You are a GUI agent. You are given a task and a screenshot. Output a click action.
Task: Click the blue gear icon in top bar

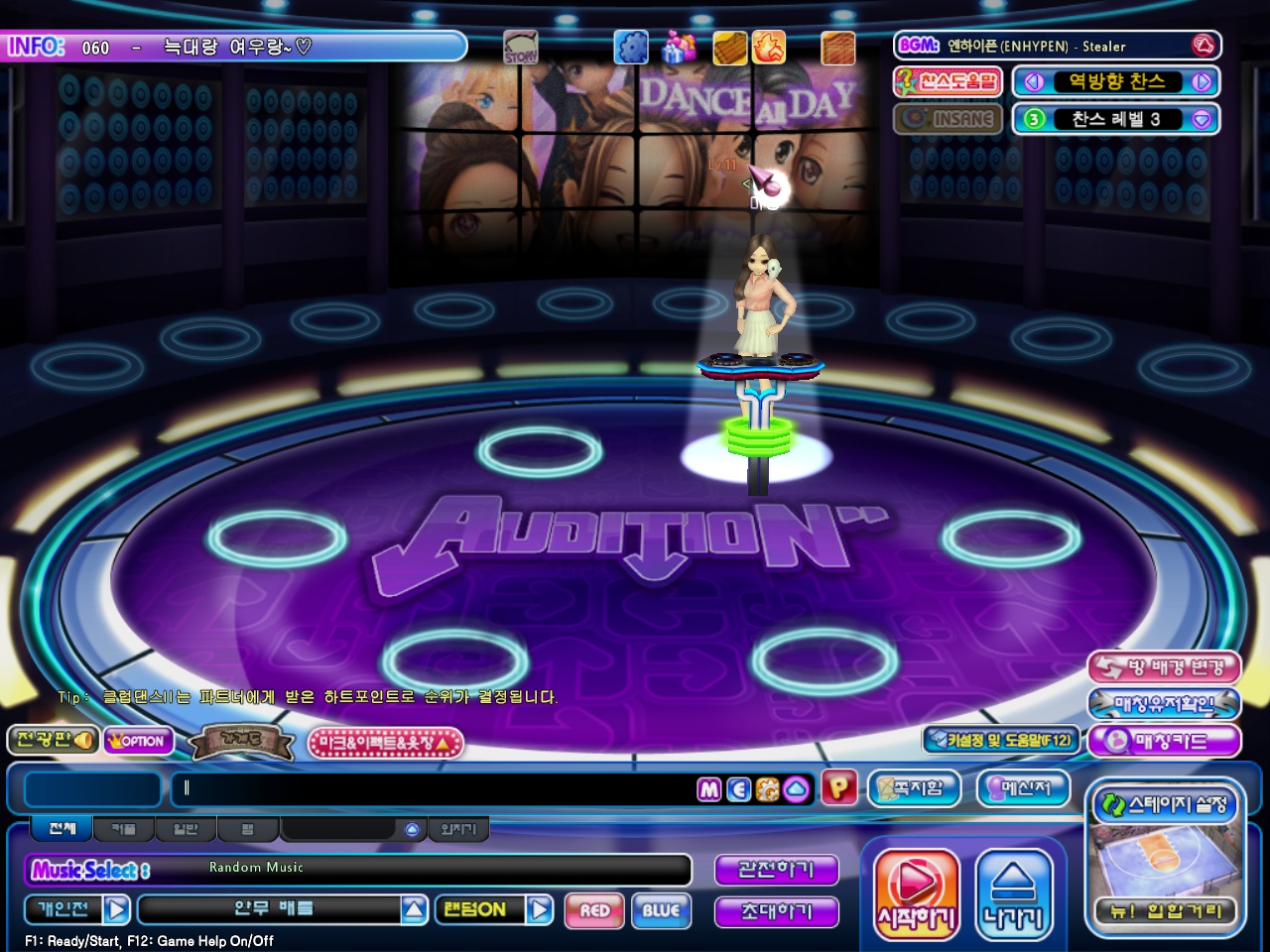[x=631, y=47]
